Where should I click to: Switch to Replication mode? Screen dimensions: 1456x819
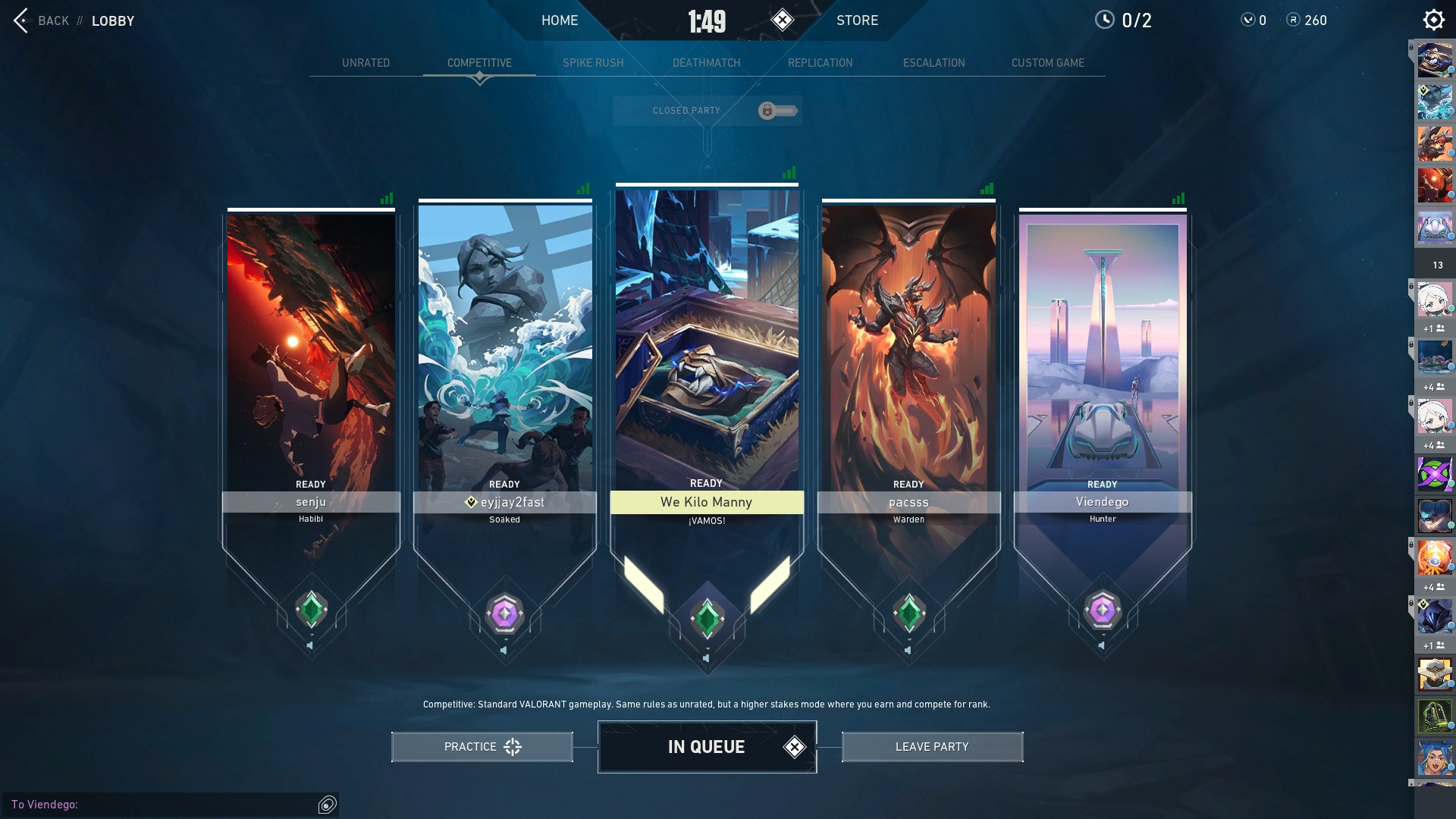tap(820, 63)
